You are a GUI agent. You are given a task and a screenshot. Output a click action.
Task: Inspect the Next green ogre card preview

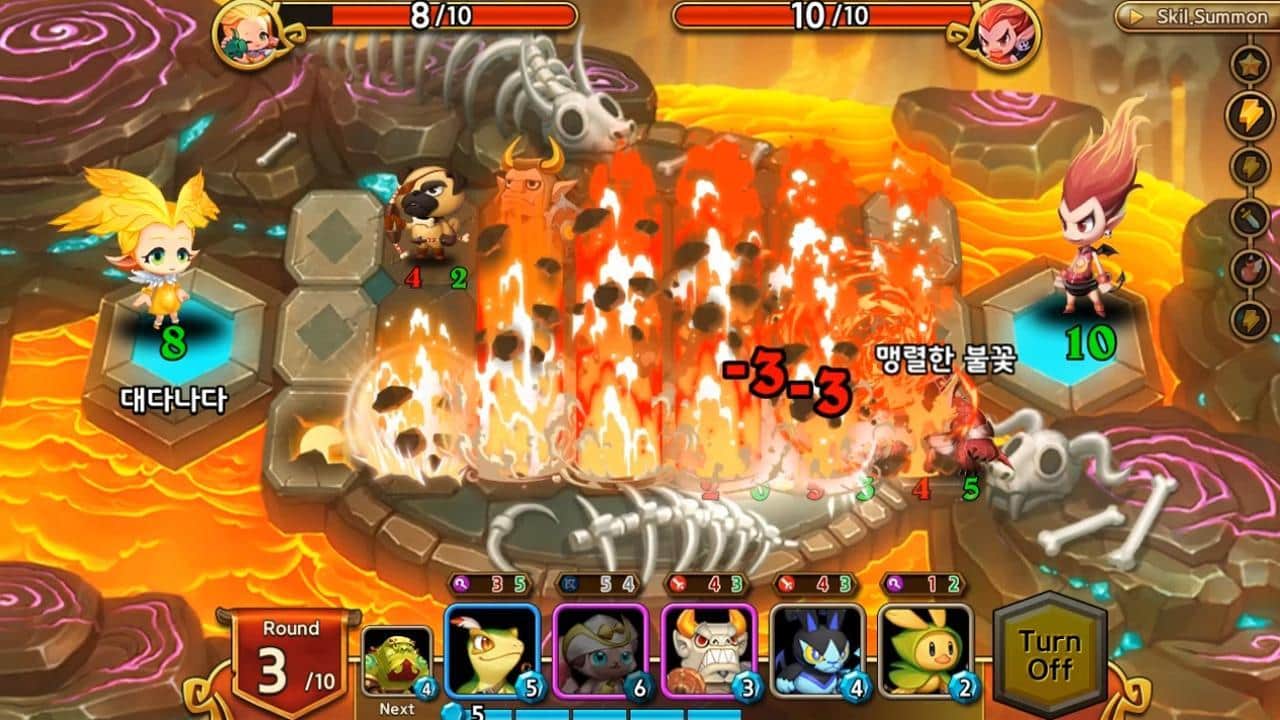397,661
